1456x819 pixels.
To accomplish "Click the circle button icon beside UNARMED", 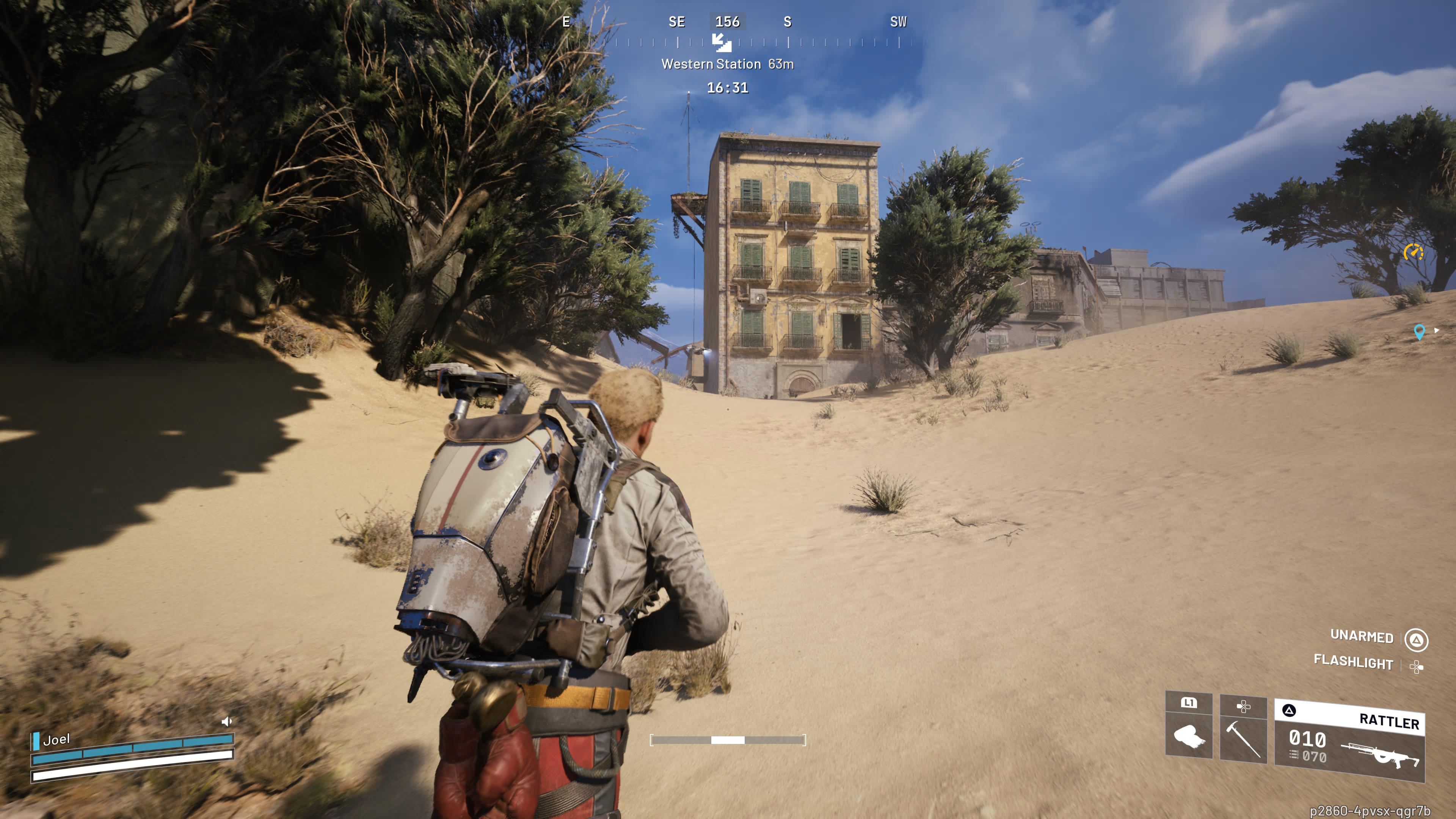I will click(1416, 639).
